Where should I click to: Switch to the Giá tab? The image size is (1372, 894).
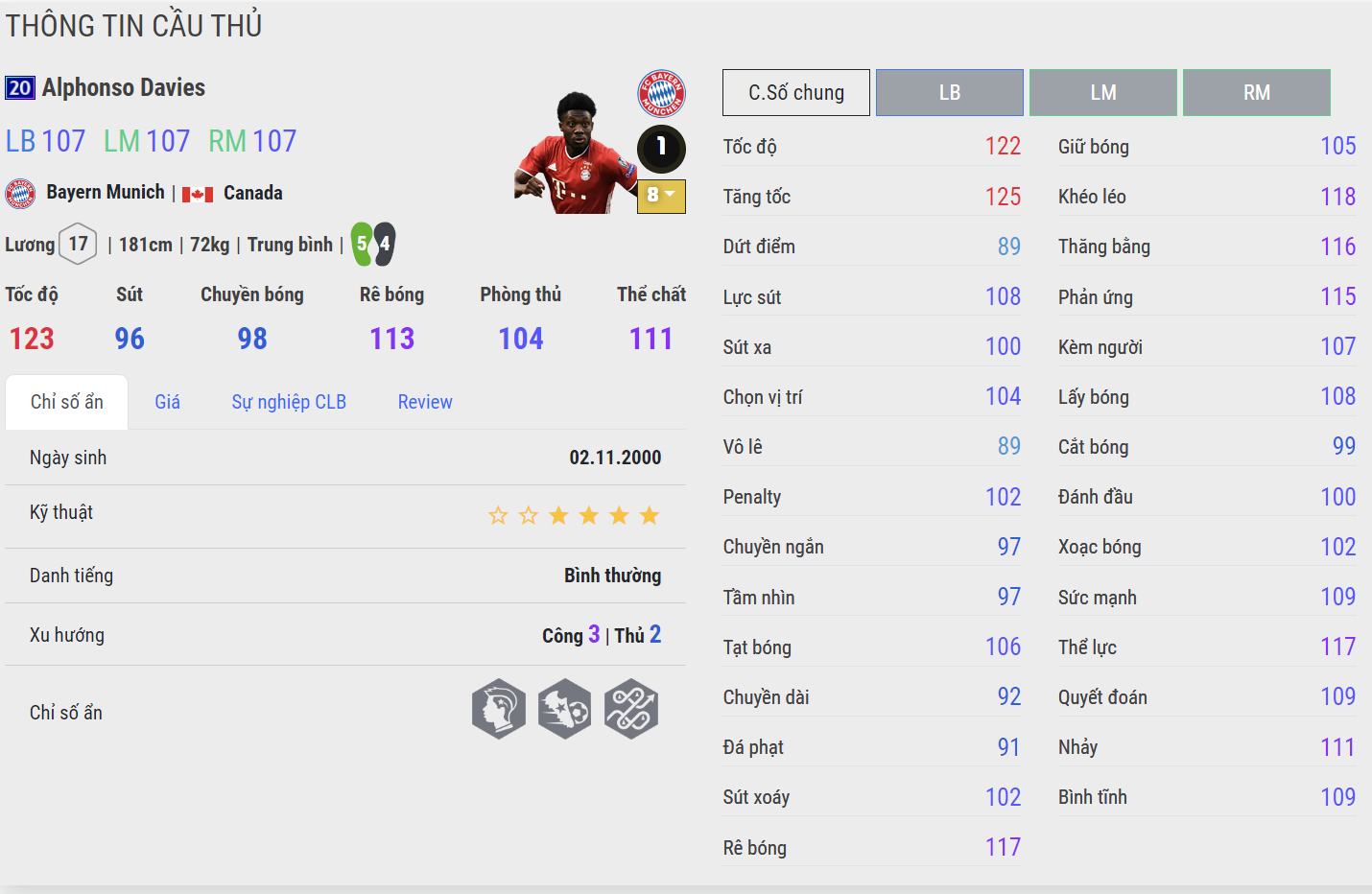click(167, 401)
